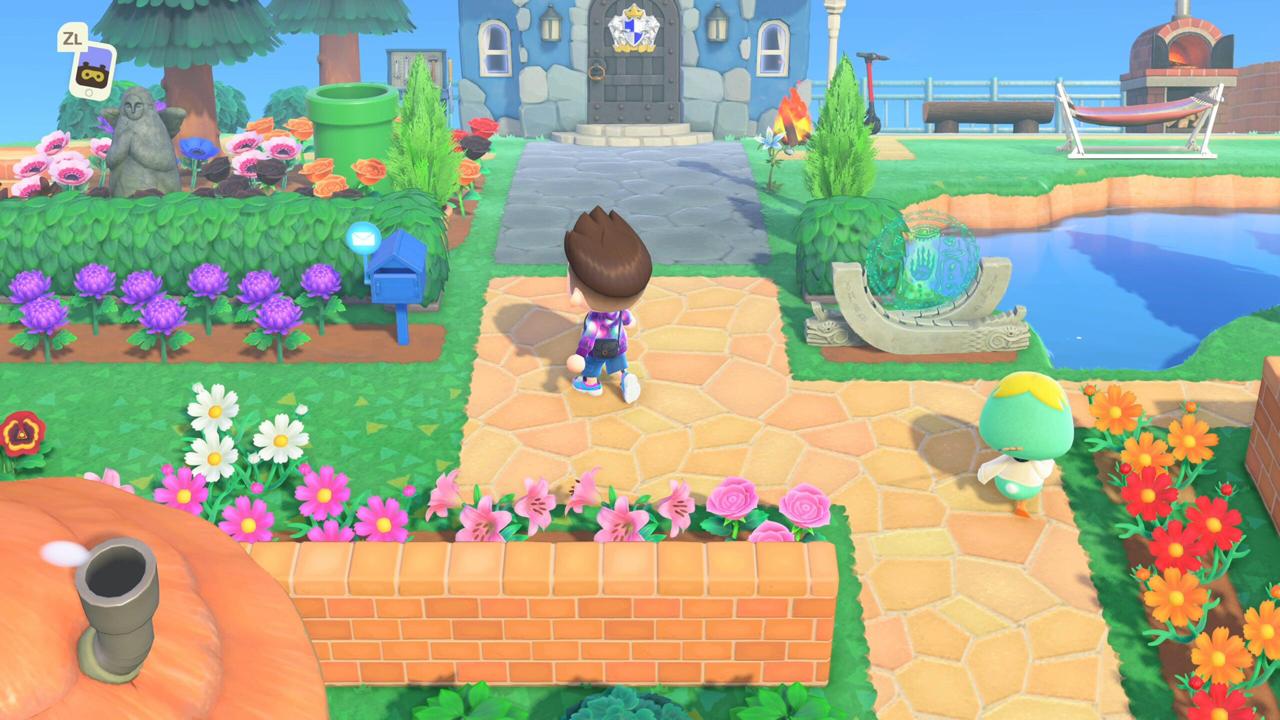Click the lit torch near the path

pyautogui.click(x=790, y=120)
